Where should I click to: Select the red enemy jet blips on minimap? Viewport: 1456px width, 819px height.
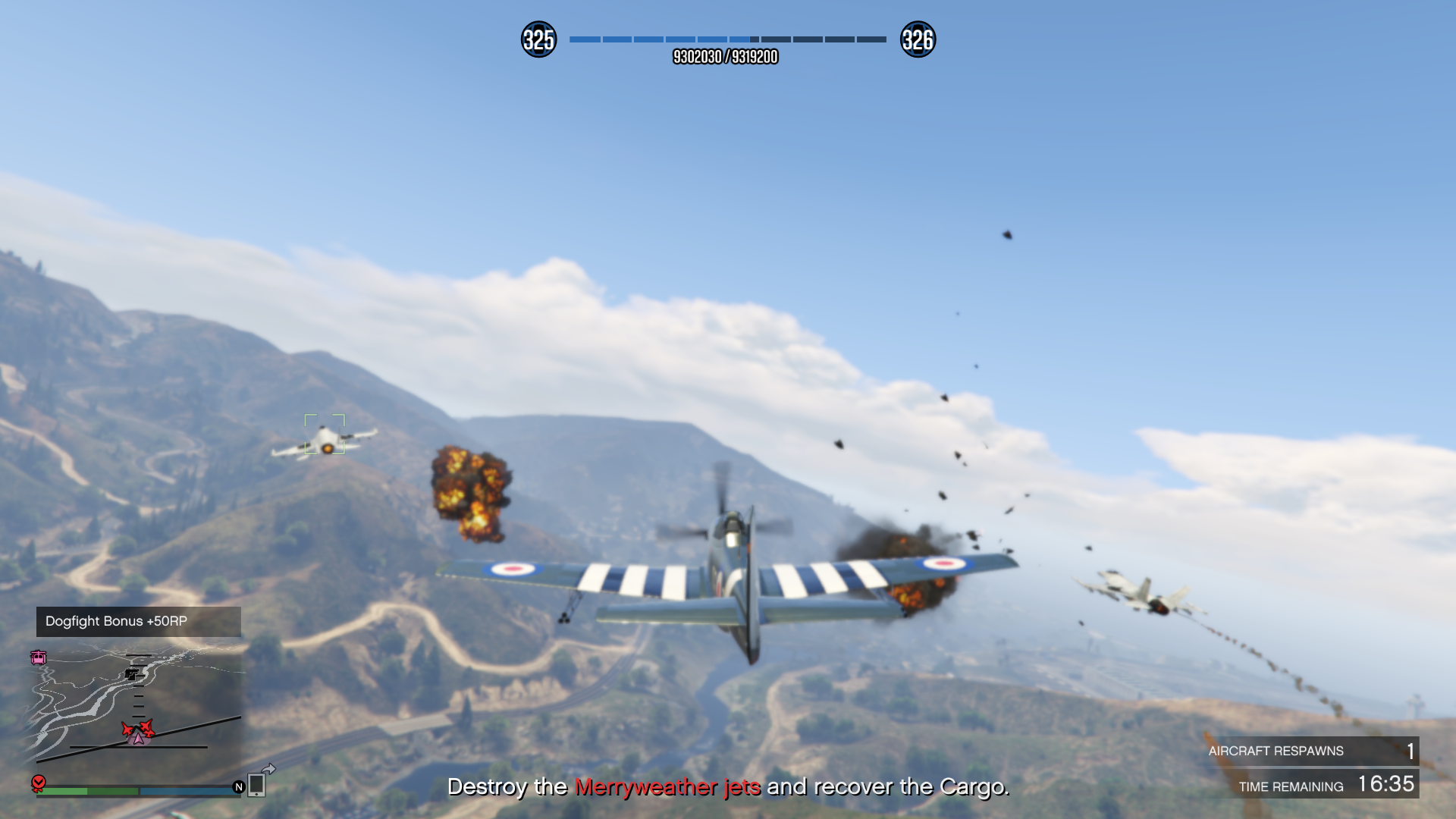[138, 730]
